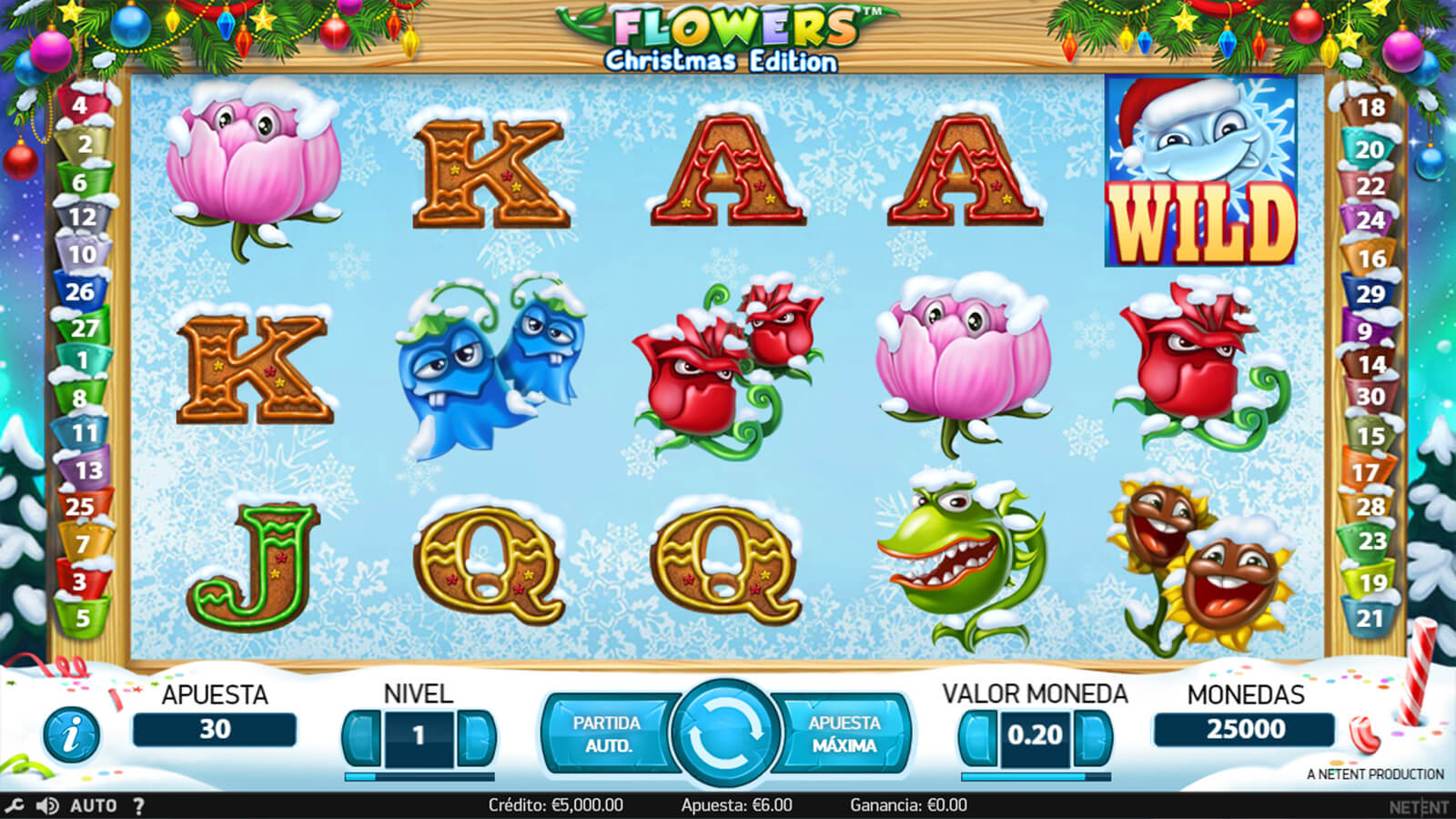Image resolution: width=1456 pixels, height=819 pixels.
Task: Increase the Nivel bet level
Action: click(x=475, y=735)
